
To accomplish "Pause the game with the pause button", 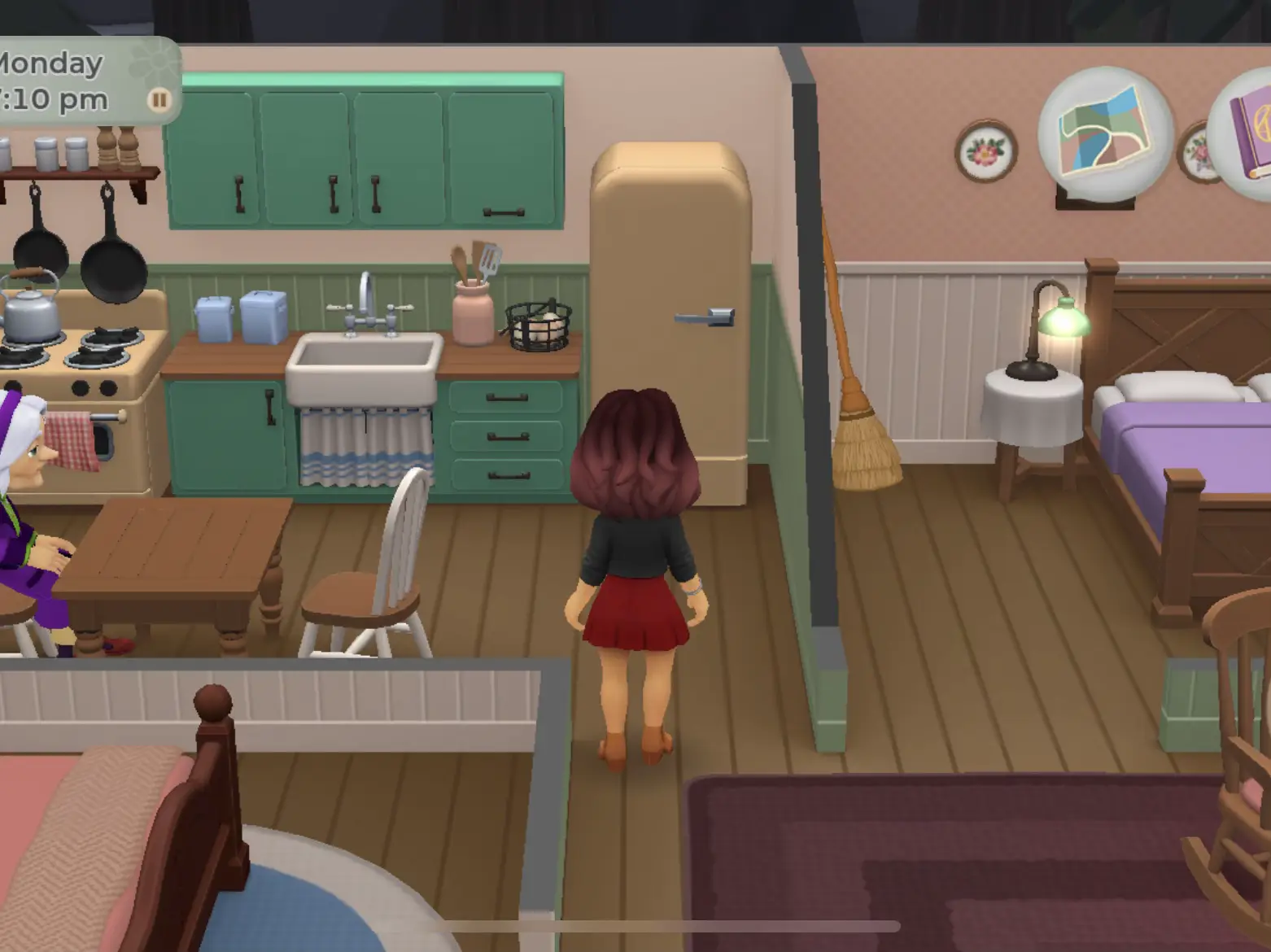I will click(159, 100).
